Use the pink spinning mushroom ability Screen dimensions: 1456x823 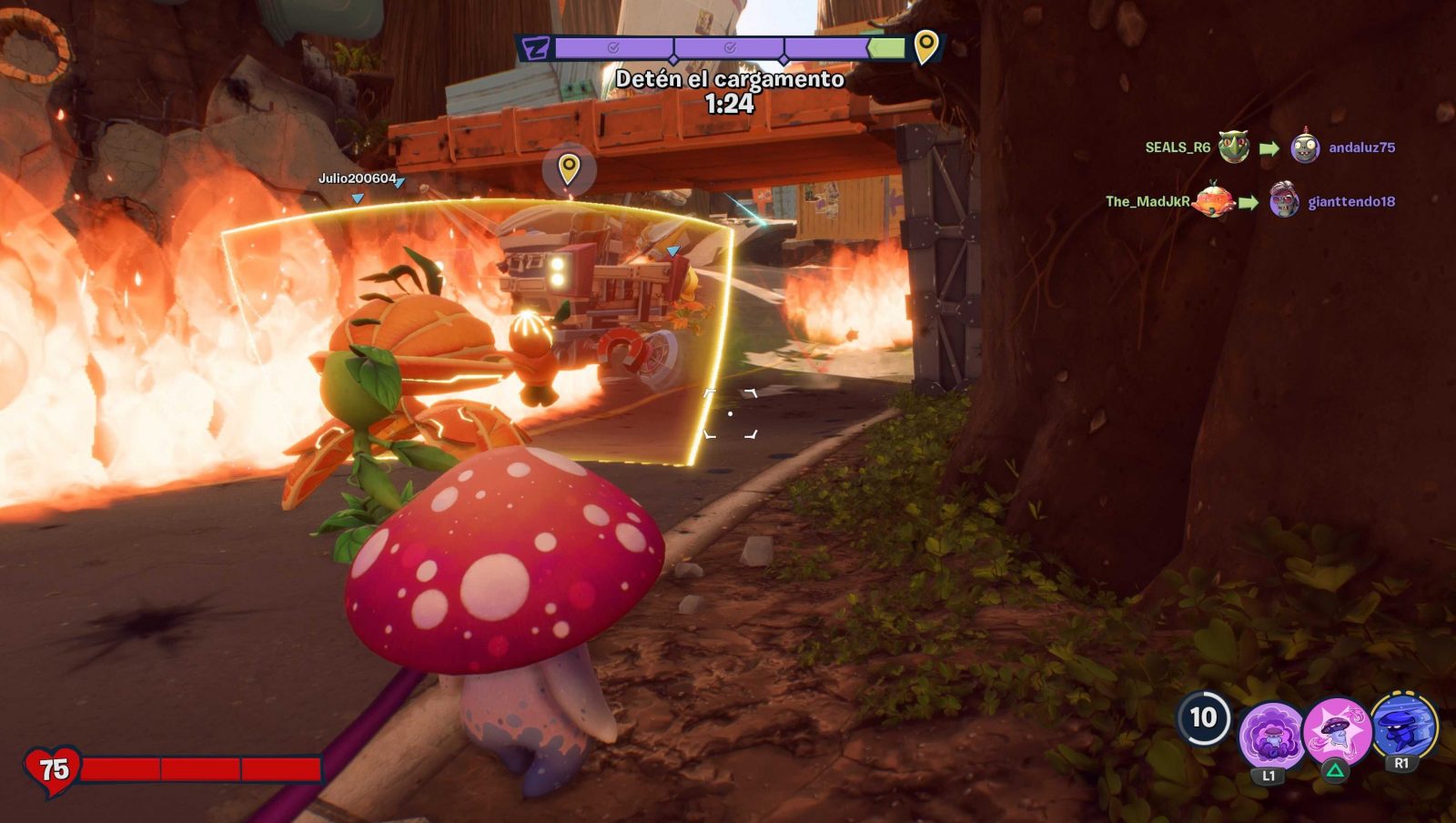coord(1336,730)
